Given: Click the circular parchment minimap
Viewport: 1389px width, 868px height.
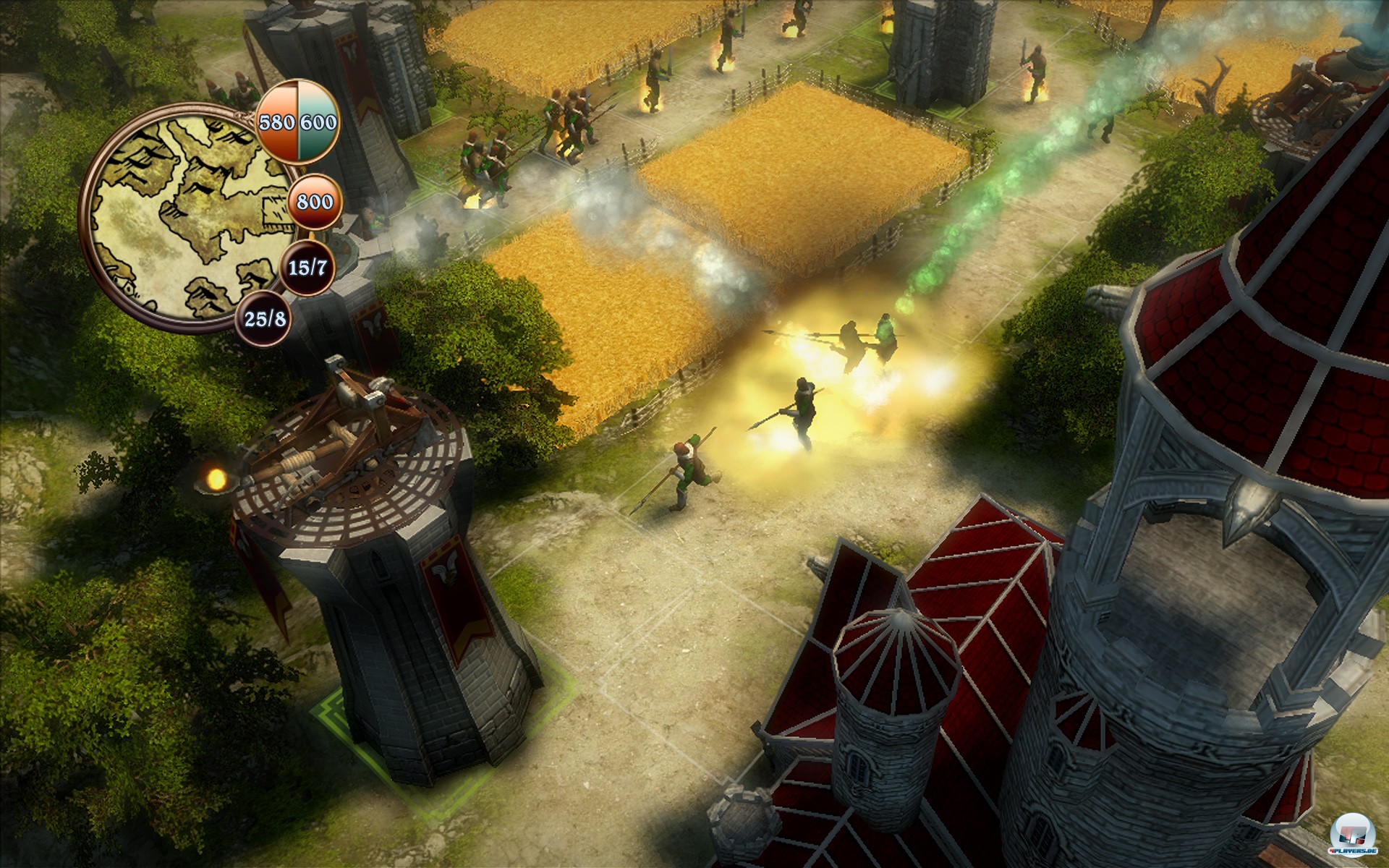Looking at the screenshot, I should point(190,217).
